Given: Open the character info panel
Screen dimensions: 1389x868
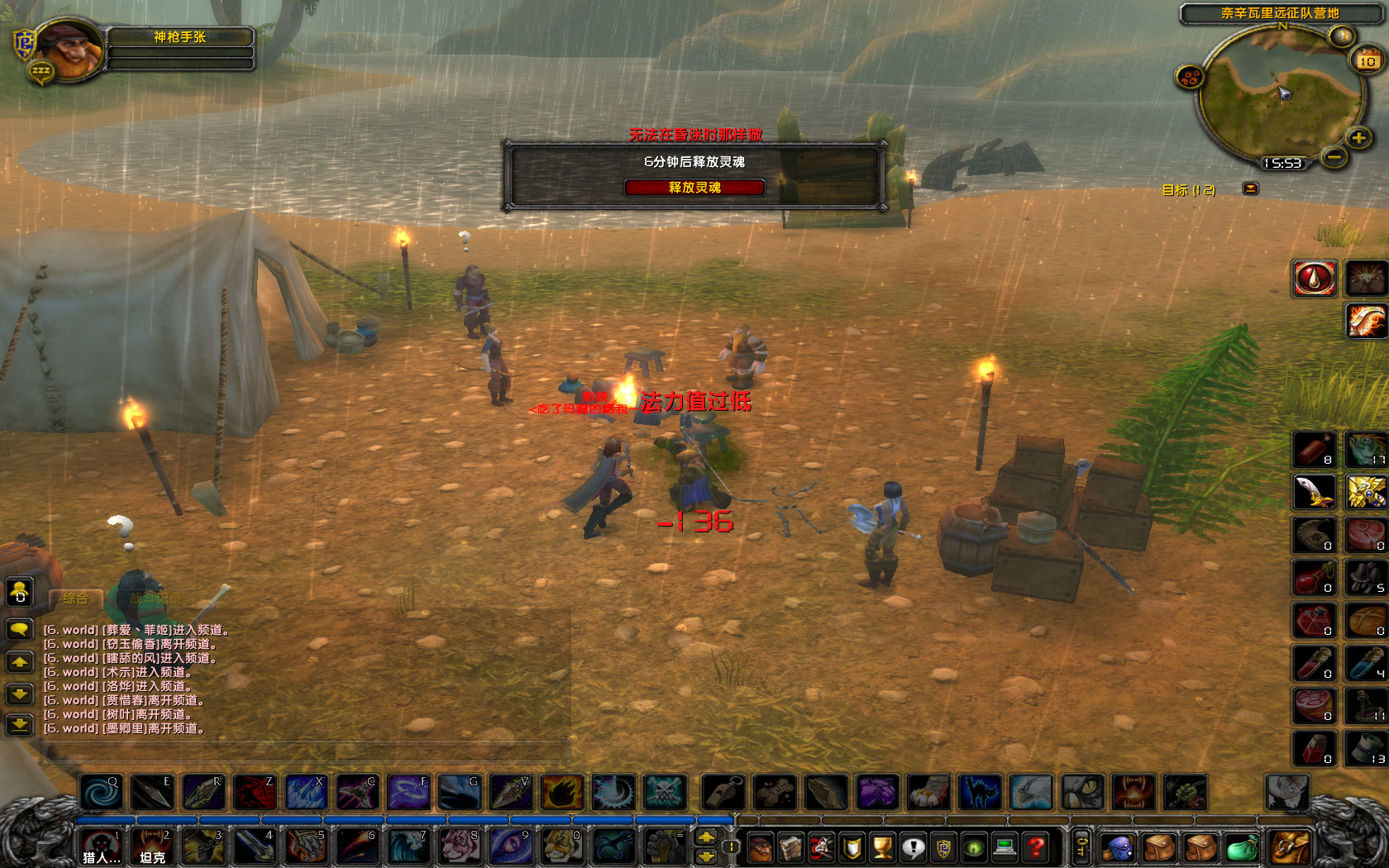Looking at the screenshot, I should pos(761,846).
